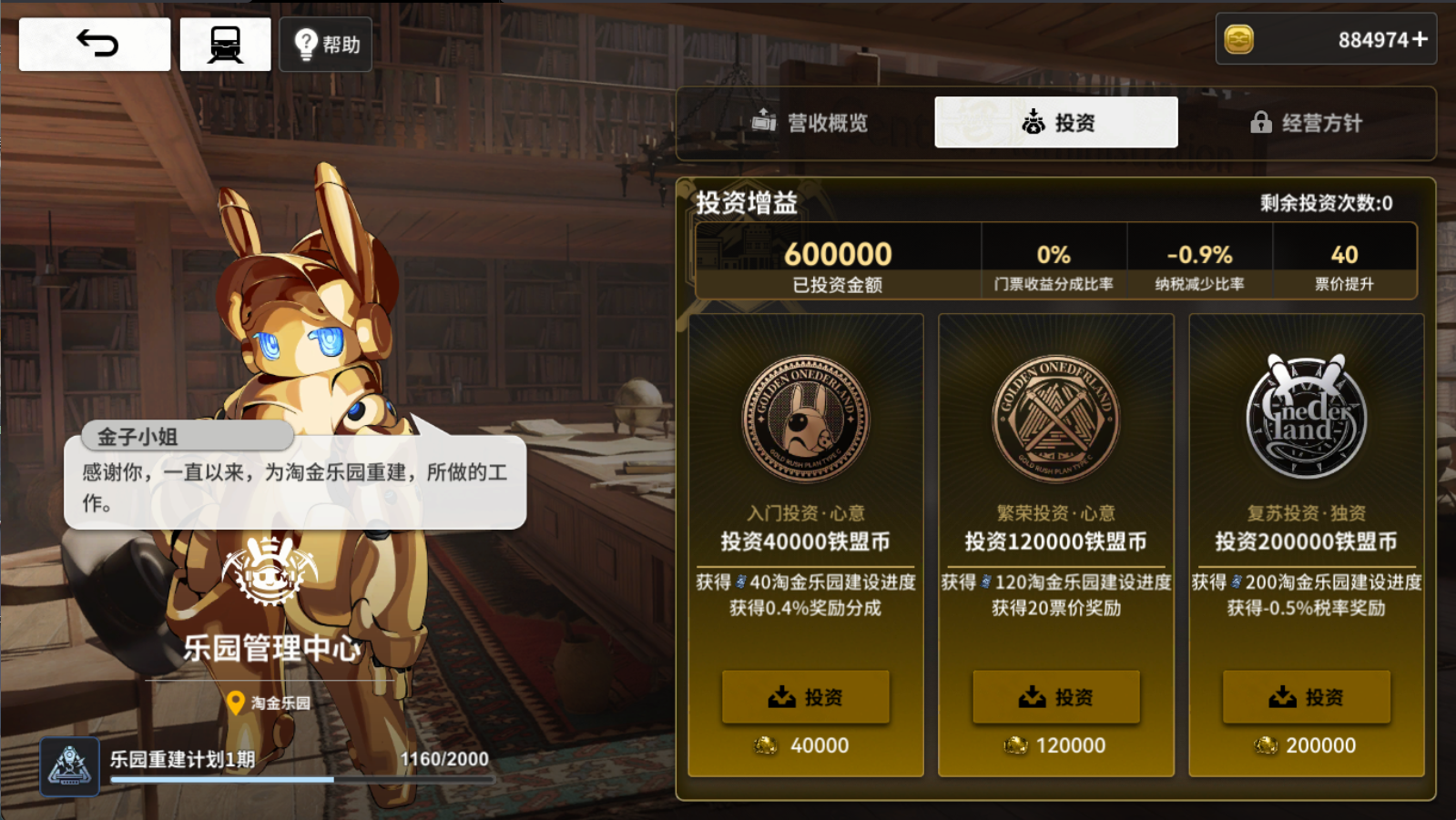The width and height of the screenshot is (1456, 820).
Task: Open the train transport icon
Action: (x=225, y=43)
